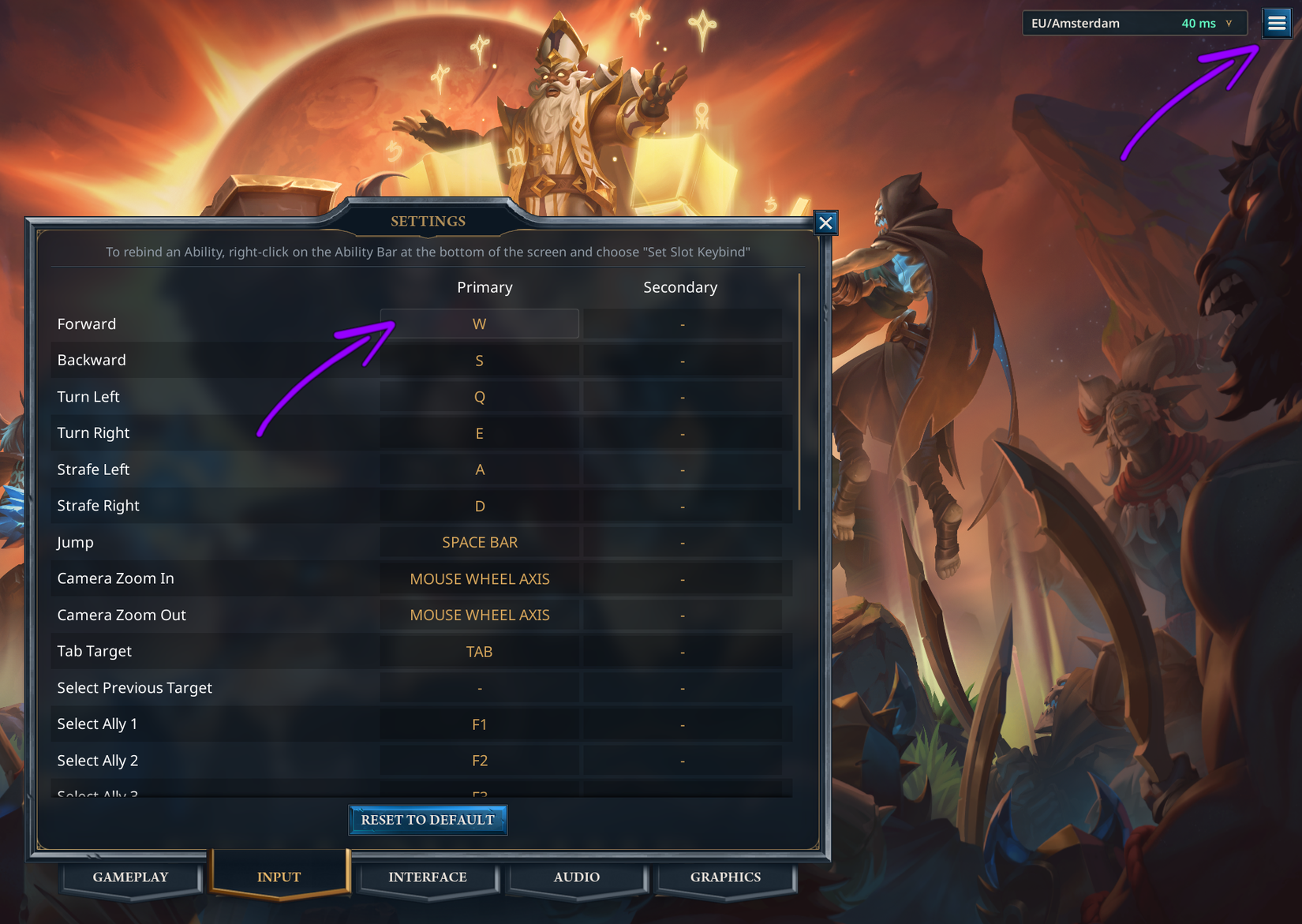Switch to the GAMEPLAY tab

130,877
